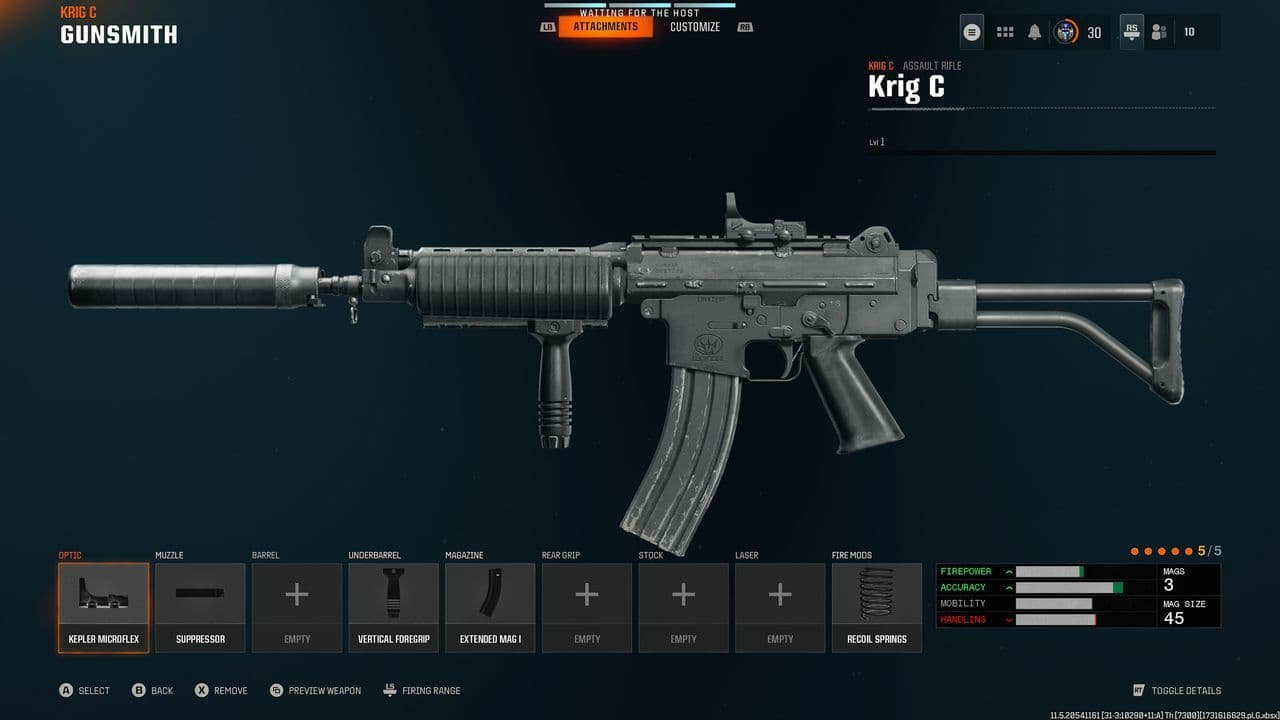
Task: Open the empty Rear Grip slot
Action: (x=587, y=607)
